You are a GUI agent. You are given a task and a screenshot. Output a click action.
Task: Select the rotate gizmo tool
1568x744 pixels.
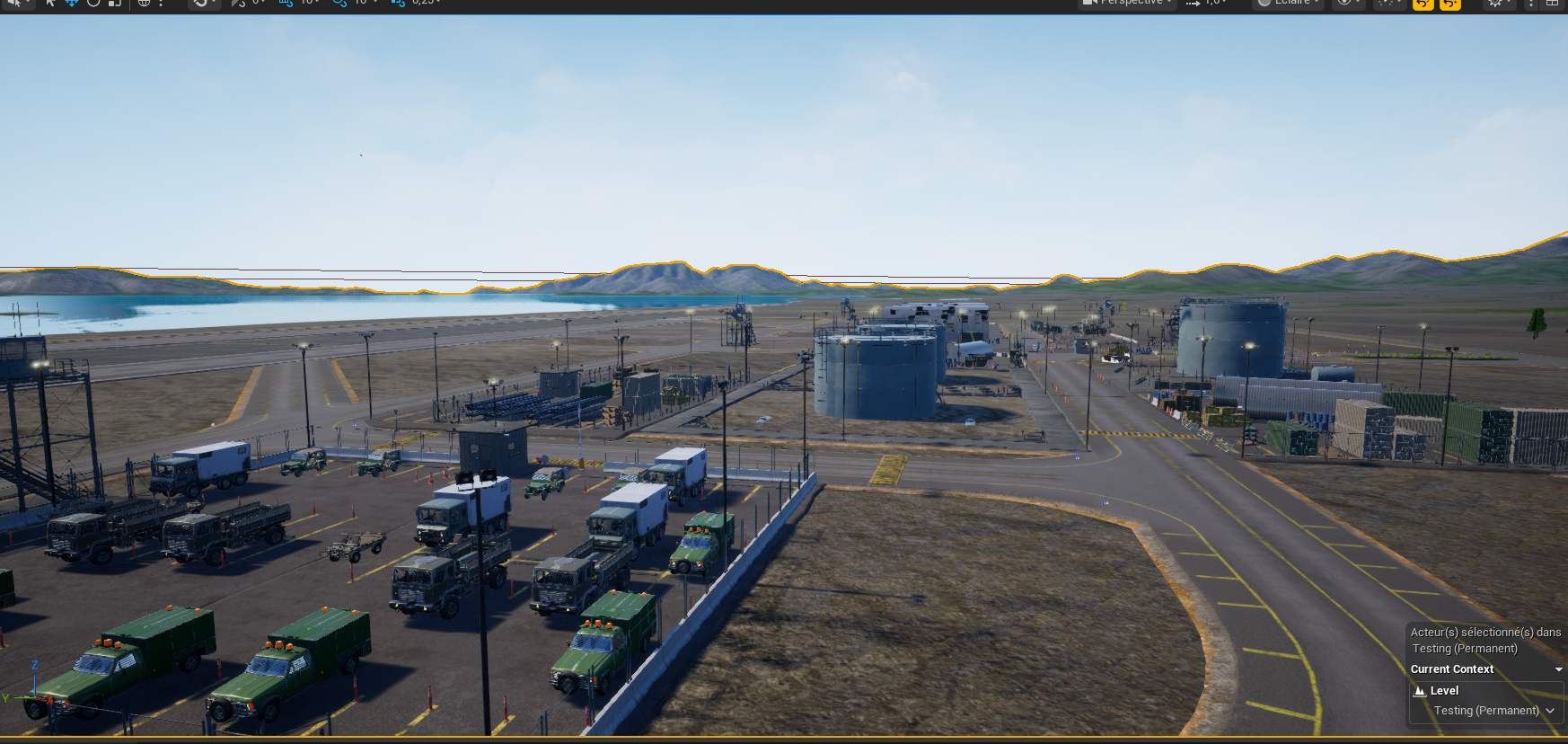click(93, 3)
